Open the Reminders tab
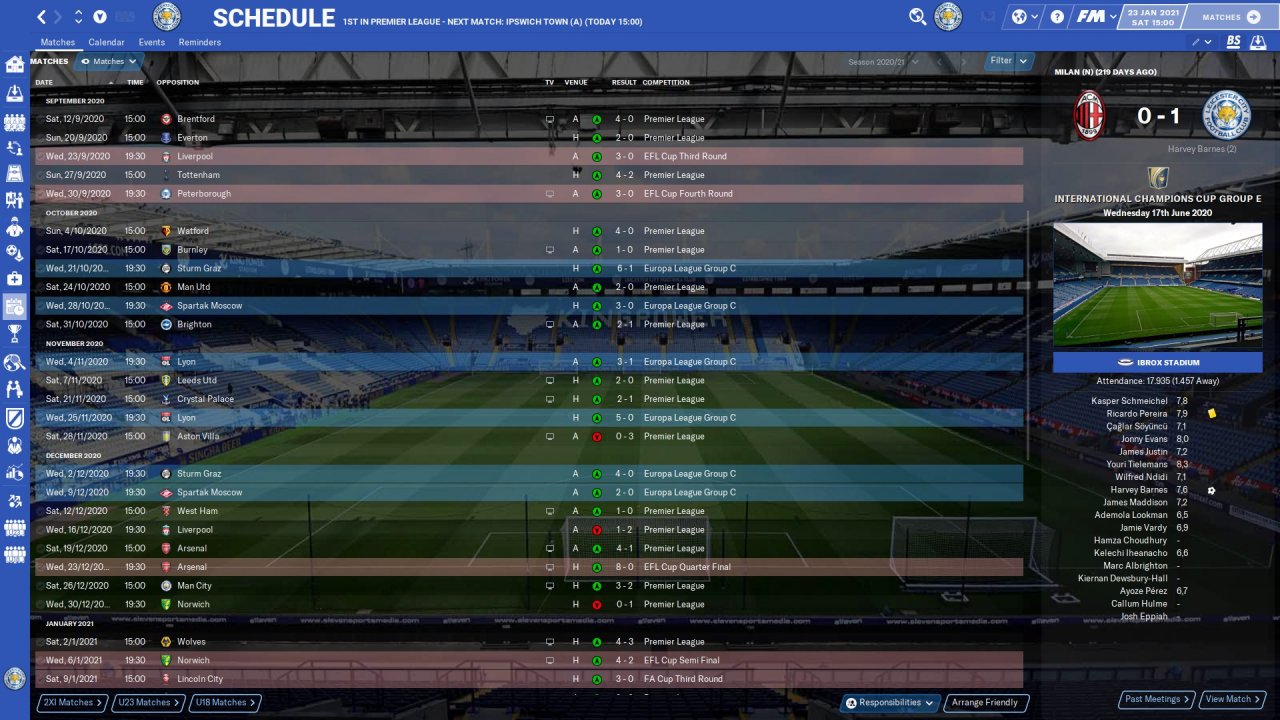Screen dimensions: 1280x720 pos(200,42)
